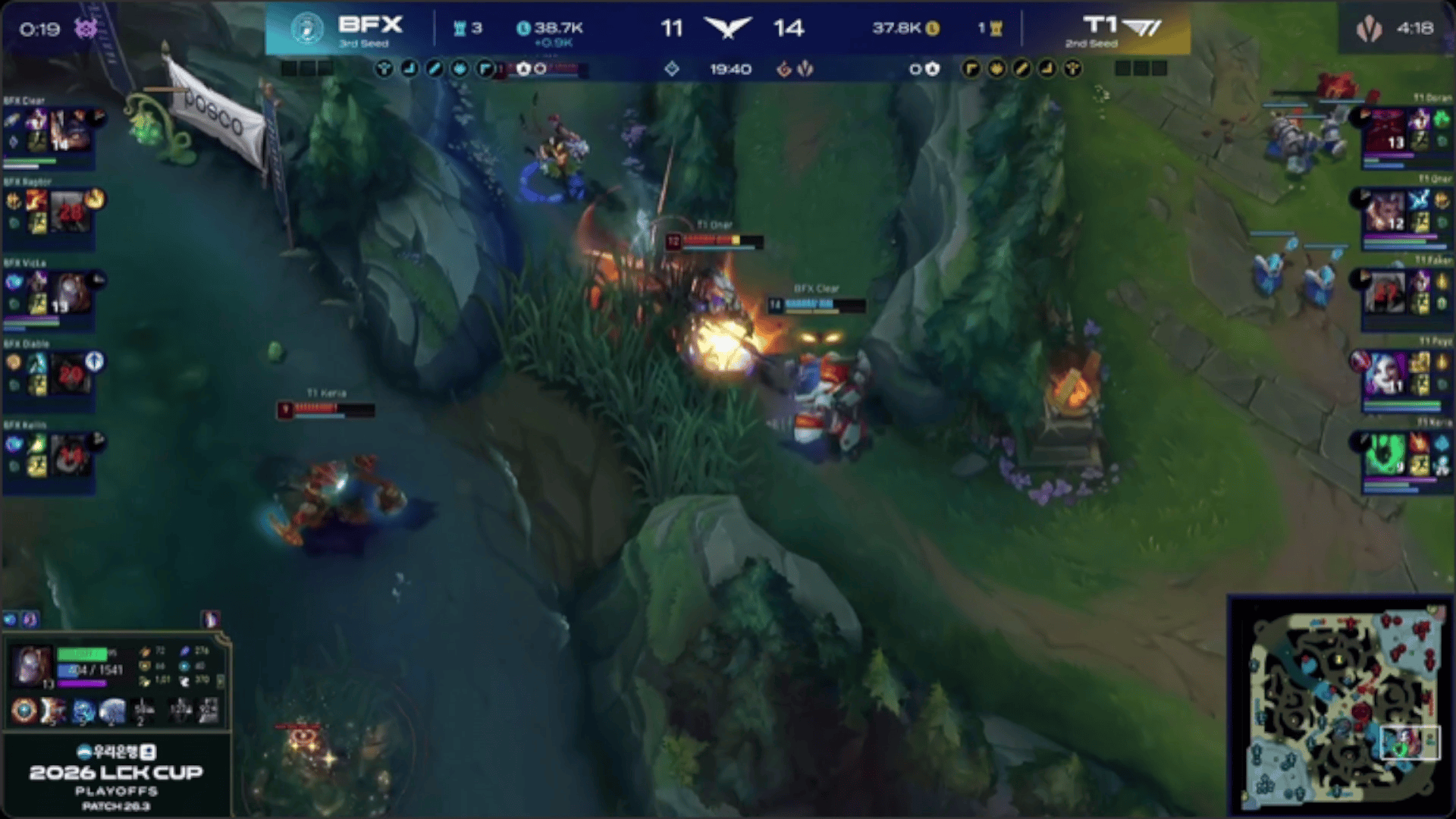Image resolution: width=1456 pixels, height=819 pixels.
Task: Click the selected champion portrait in the bottom panel
Action: pos(31,667)
